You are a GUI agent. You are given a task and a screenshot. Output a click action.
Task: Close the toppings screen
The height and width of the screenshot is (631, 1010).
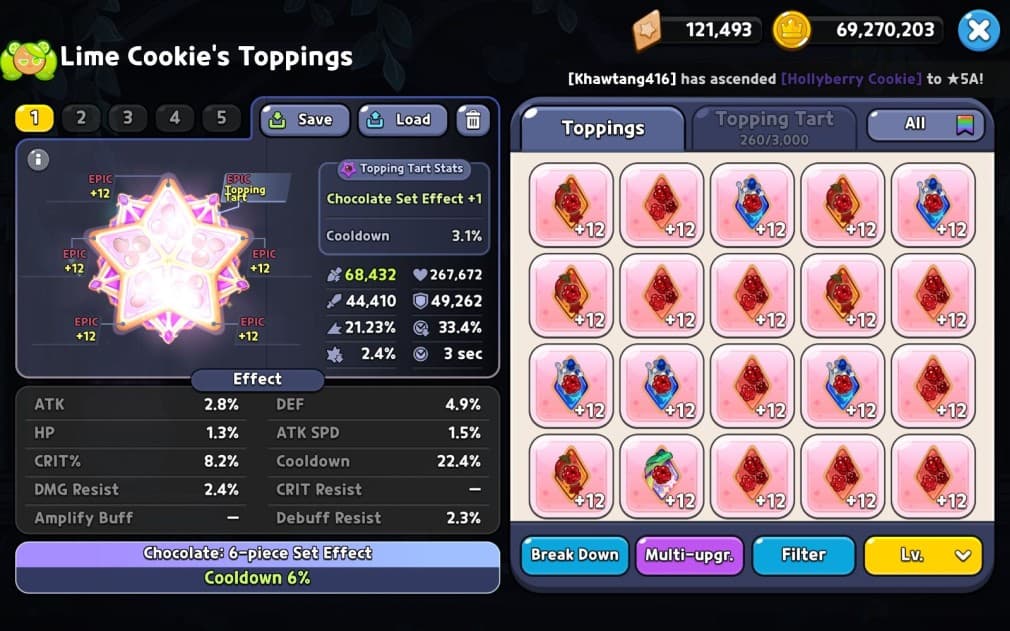click(x=978, y=30)
